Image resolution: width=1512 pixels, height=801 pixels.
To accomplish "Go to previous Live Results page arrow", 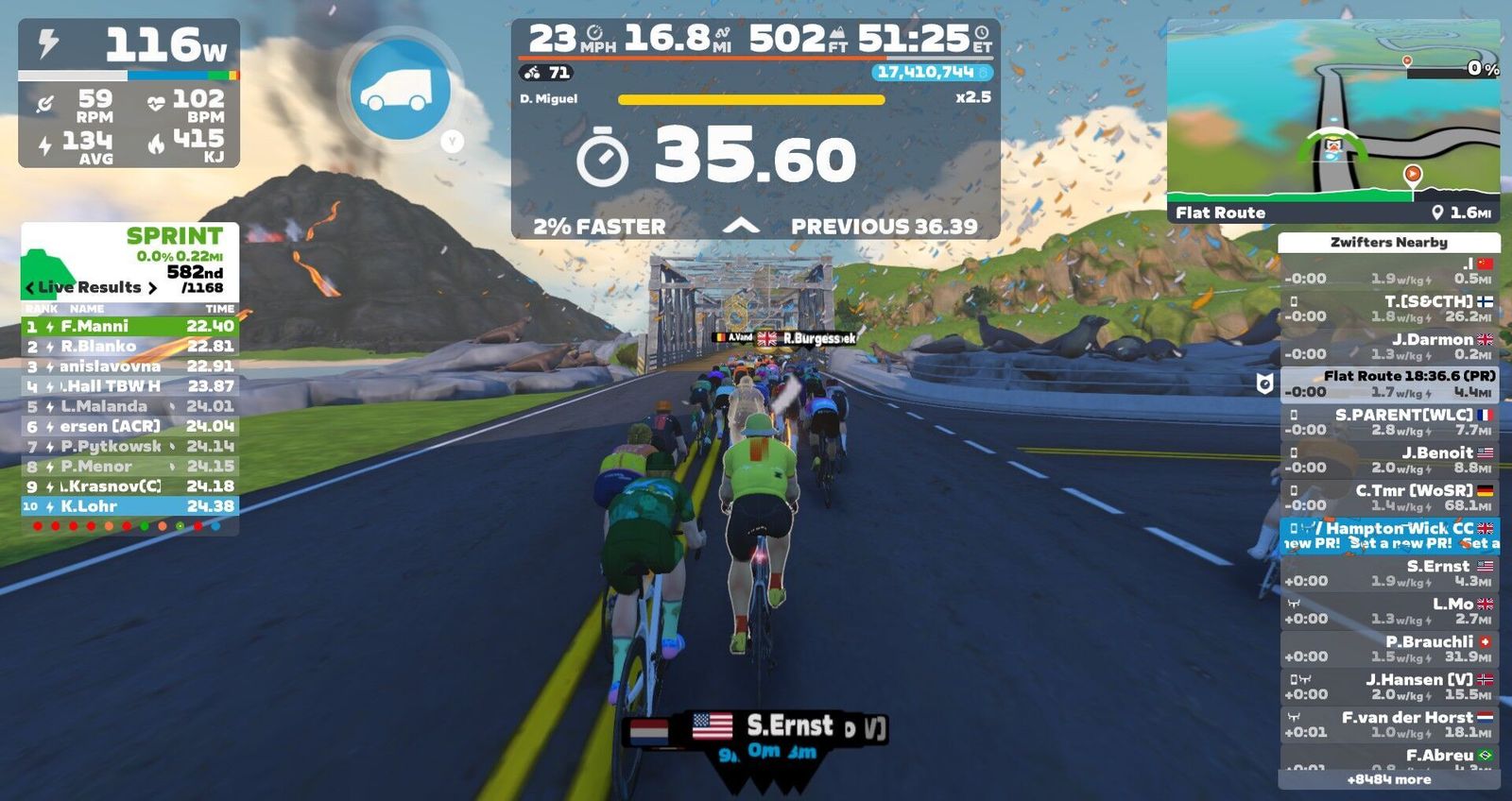I will (30, 288).
